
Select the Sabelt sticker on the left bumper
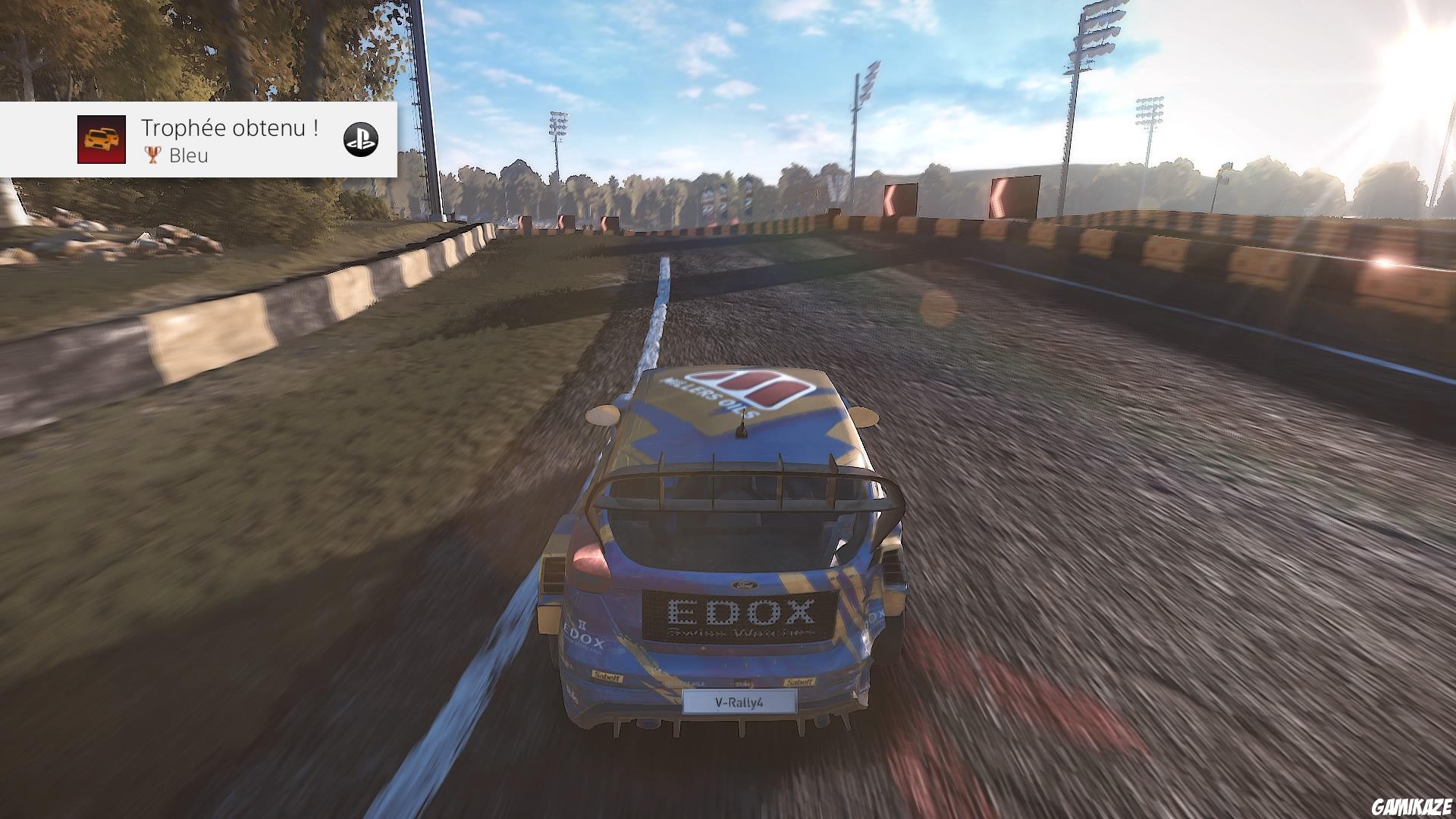607,677
